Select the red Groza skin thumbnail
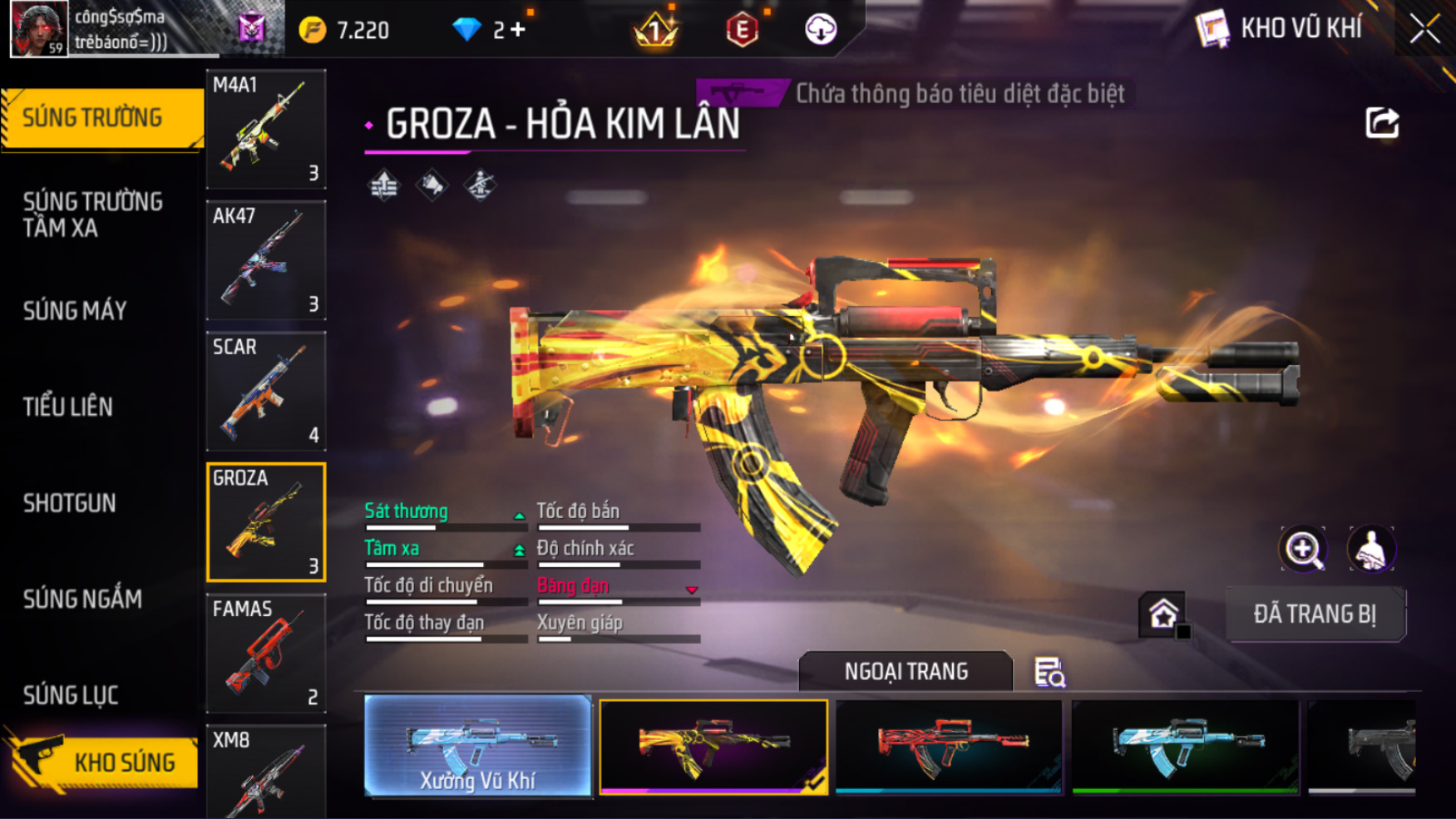The image size is (1456, 819). pos(949,746)
